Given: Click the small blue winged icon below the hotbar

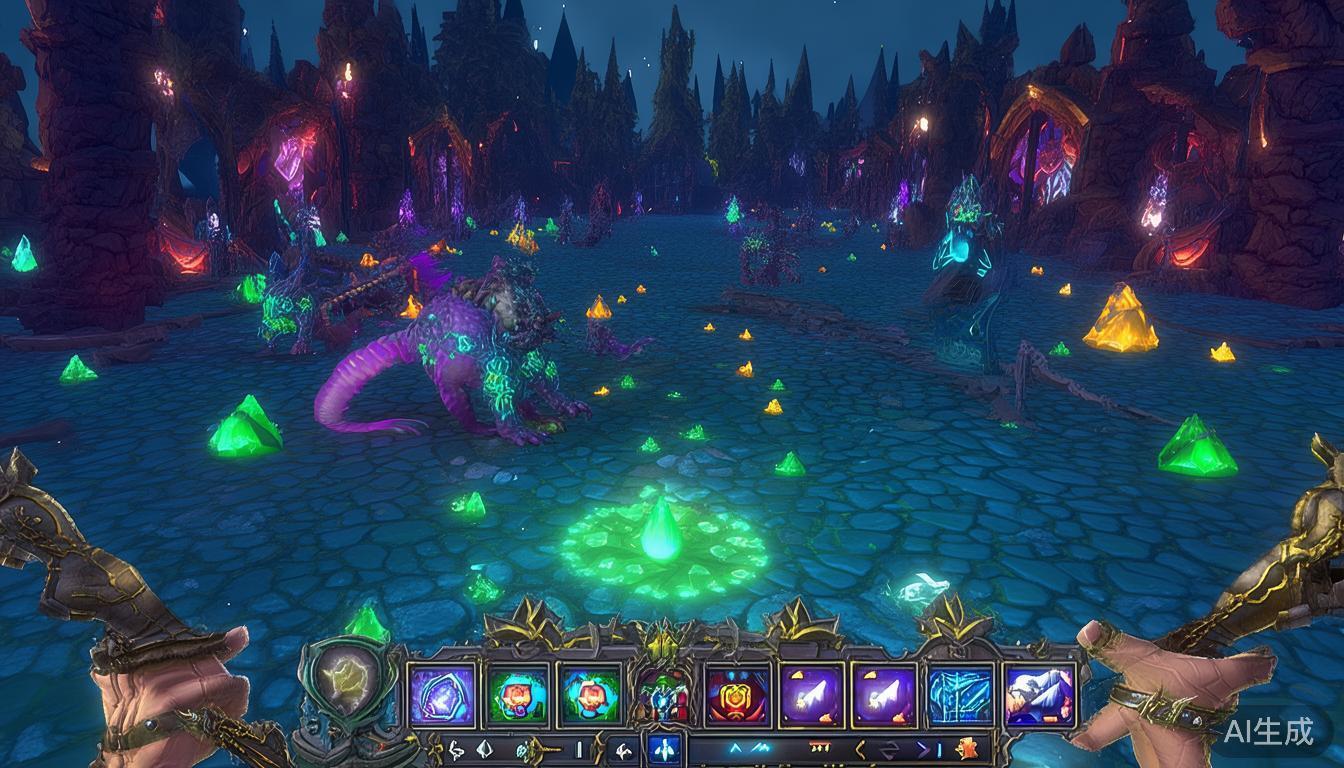Looking at the screenshot, I should (x=663, y=748).
